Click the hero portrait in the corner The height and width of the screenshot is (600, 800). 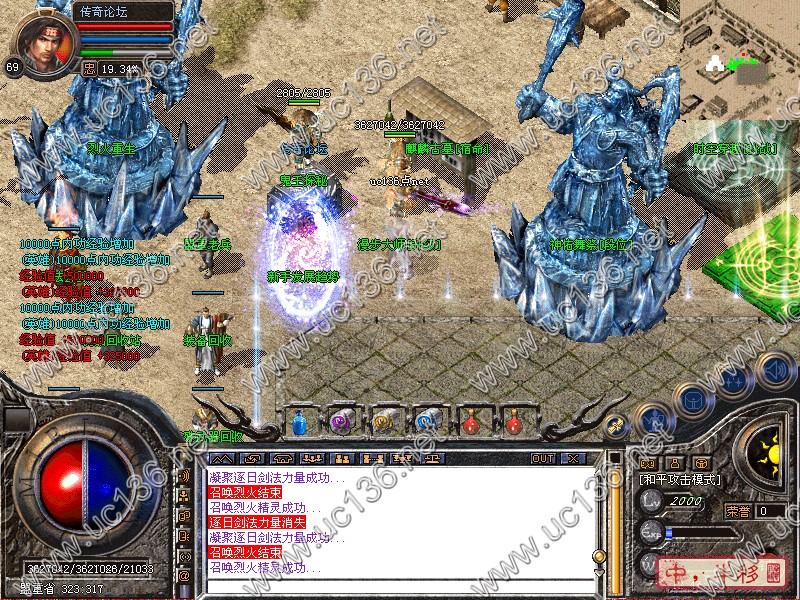point(40,40)
